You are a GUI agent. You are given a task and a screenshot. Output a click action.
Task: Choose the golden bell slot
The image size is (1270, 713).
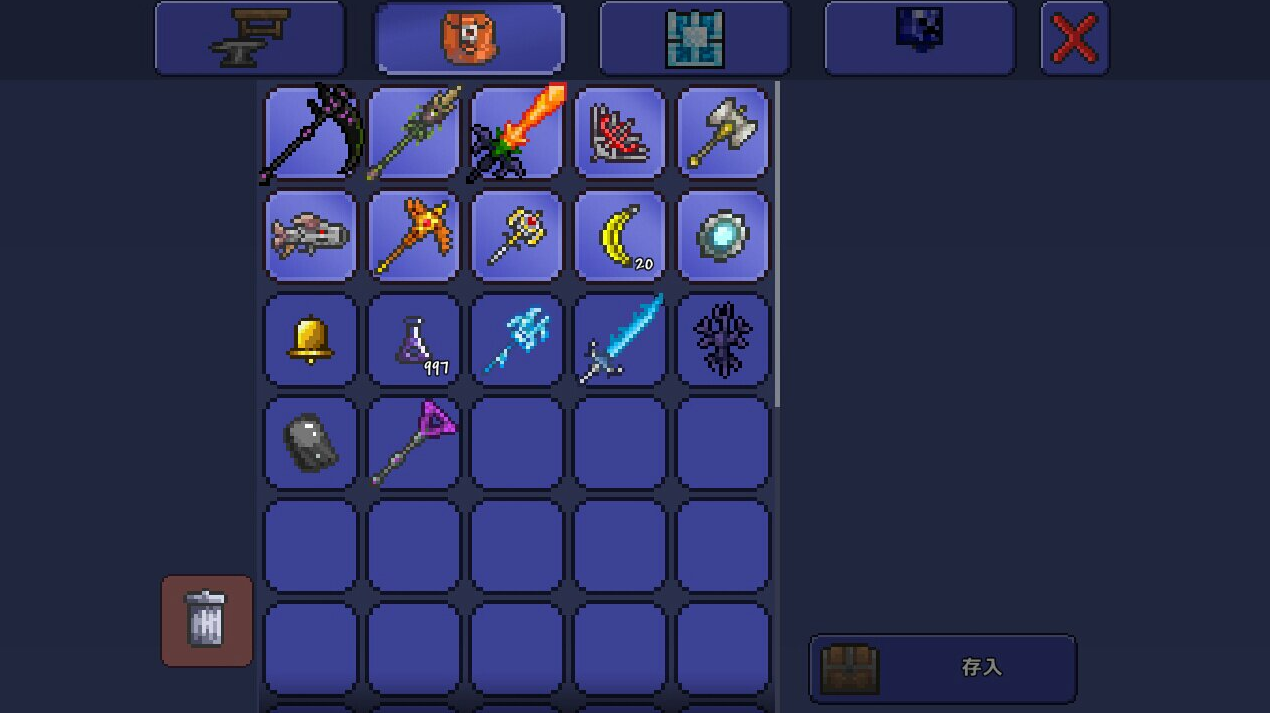[310, 340]
